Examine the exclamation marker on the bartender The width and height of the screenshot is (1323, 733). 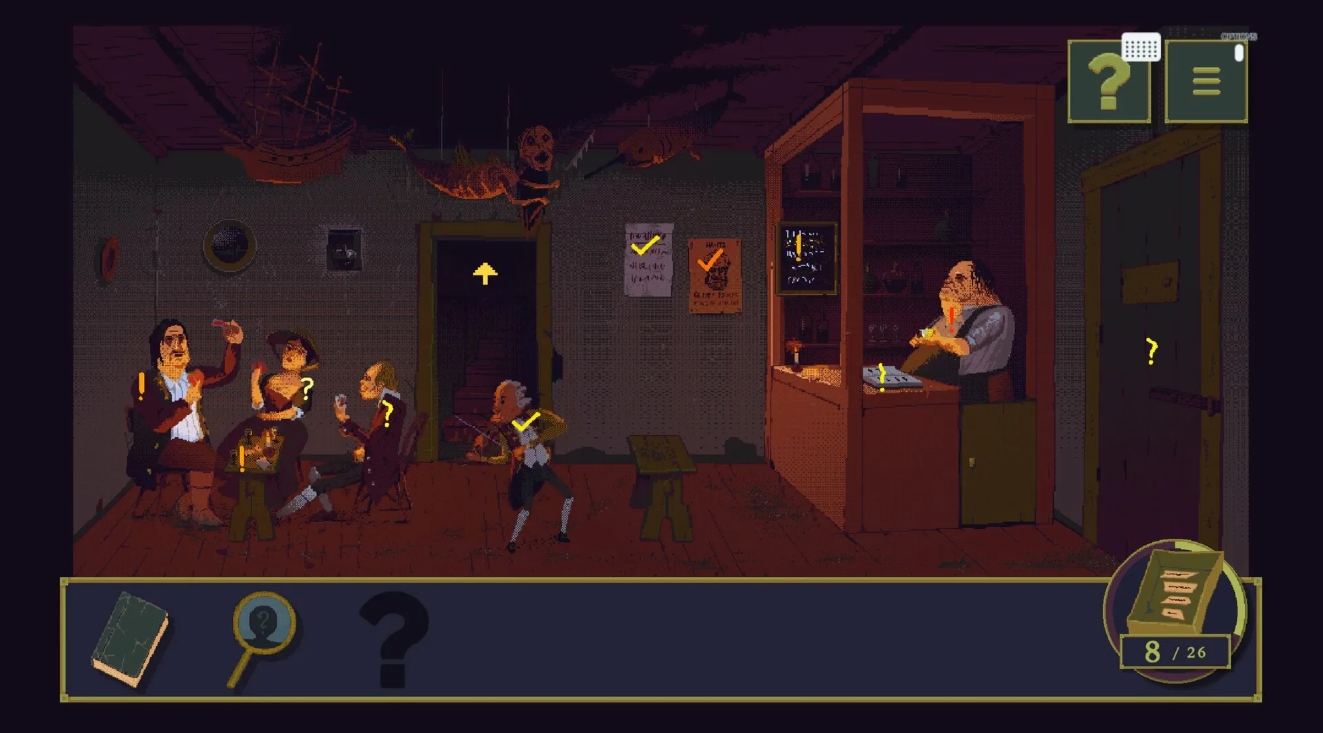click(953, 318)
